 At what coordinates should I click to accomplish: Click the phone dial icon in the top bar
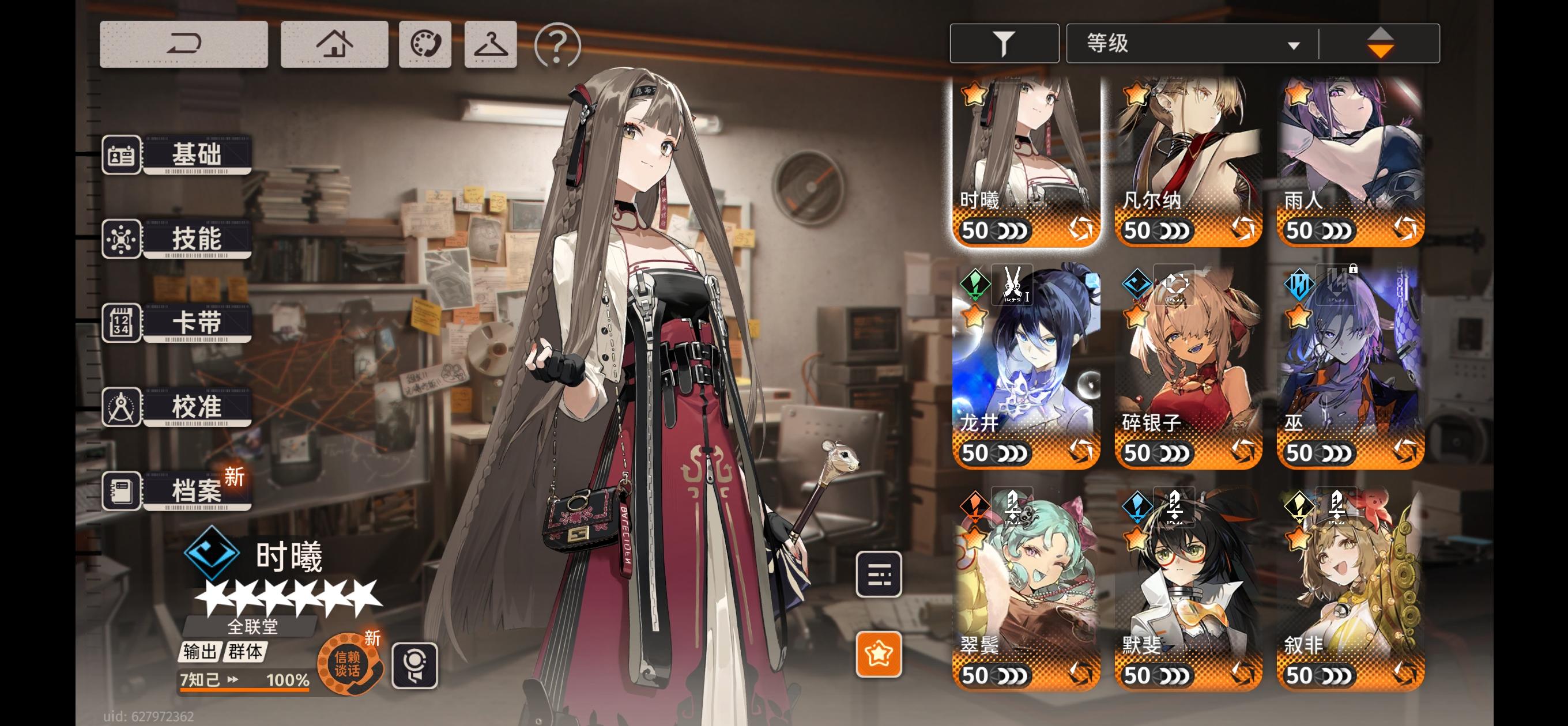coord(425,44)
